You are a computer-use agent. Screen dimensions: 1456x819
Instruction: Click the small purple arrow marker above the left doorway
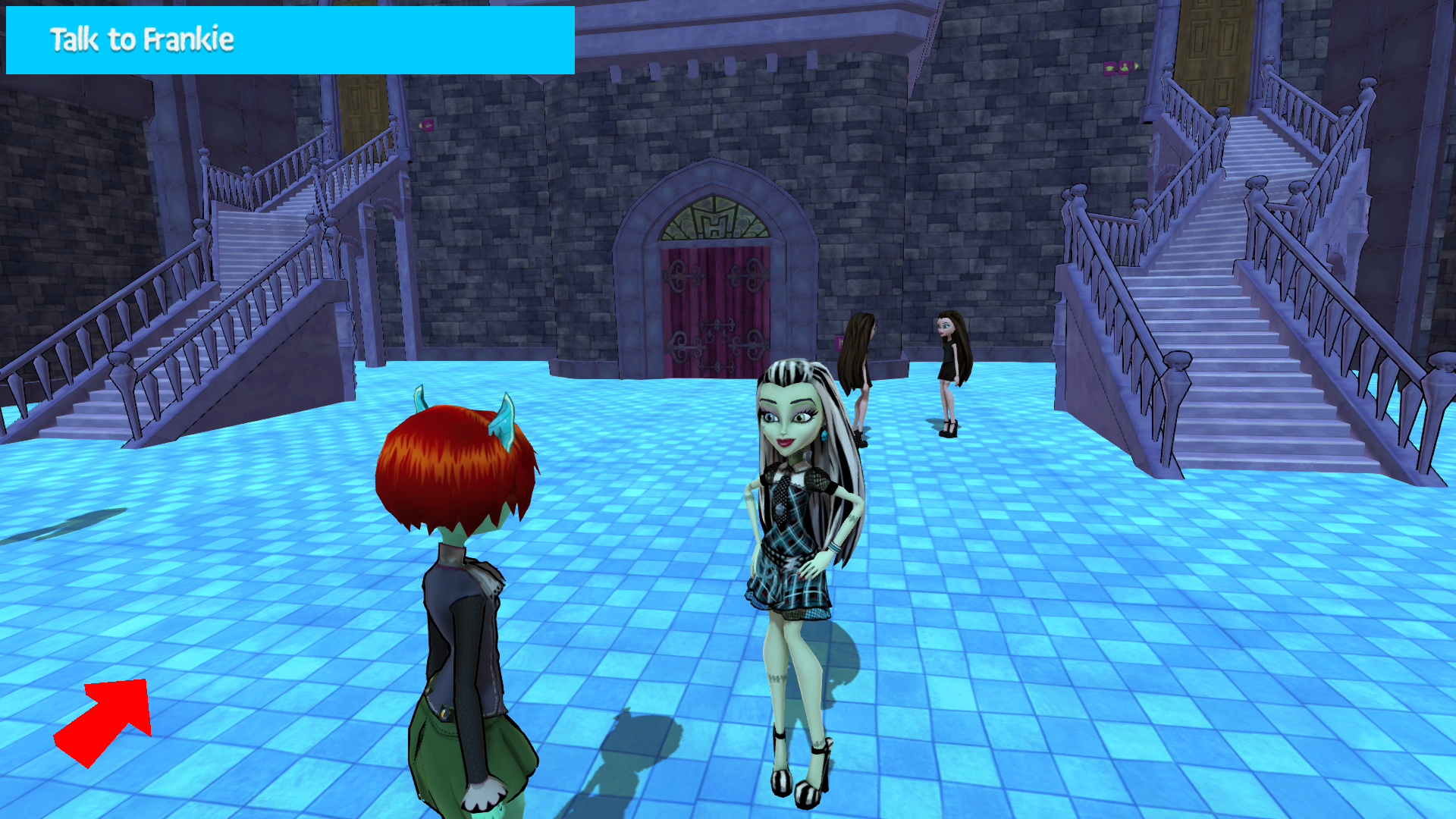[x=422, y=126]
